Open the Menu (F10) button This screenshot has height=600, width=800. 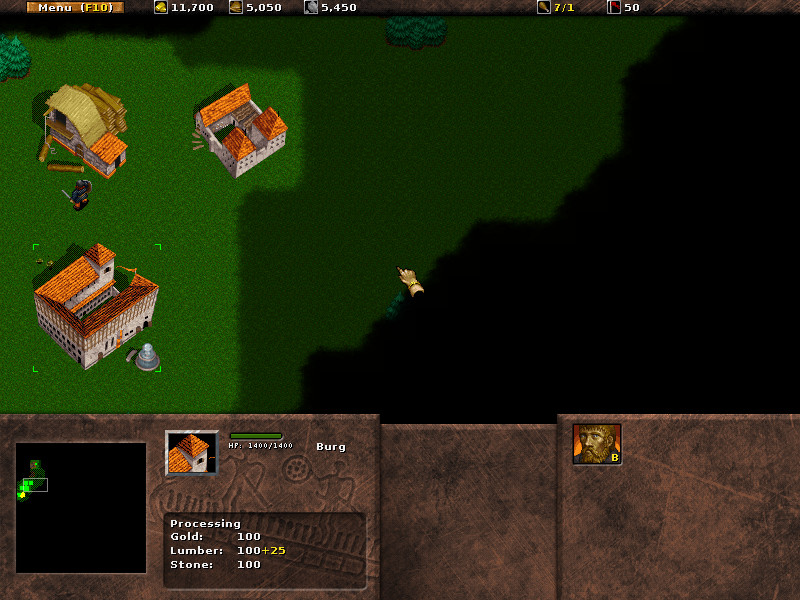[75, 7]
